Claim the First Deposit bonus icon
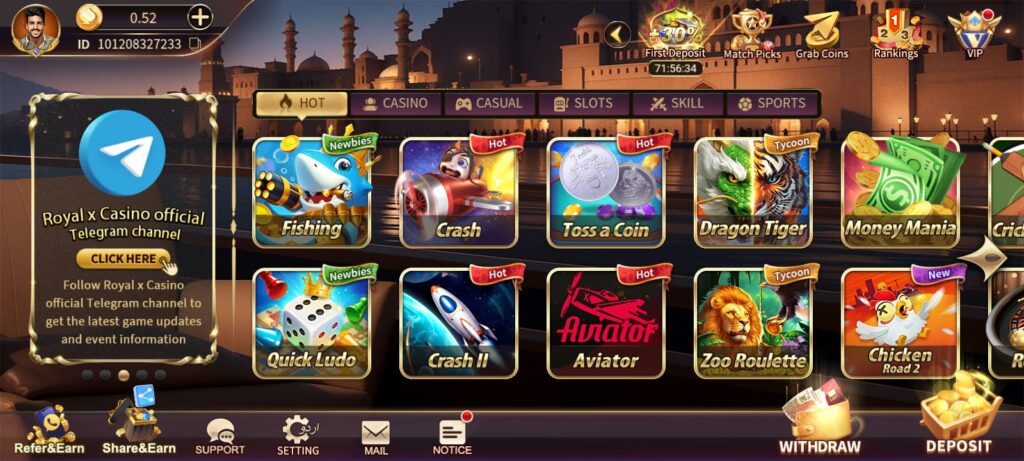The height and width of the screenshot is (461, 1024). (674, 34)
